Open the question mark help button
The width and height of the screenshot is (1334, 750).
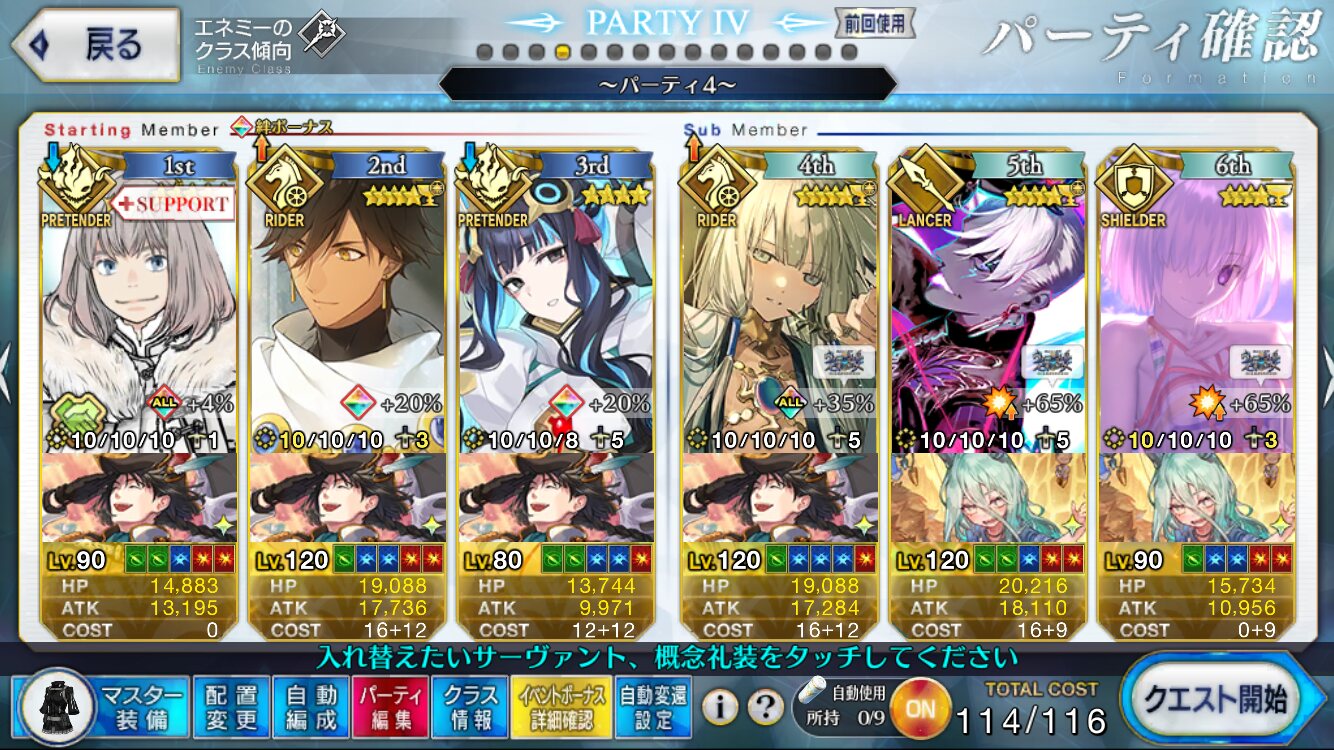pyautogui.click(x=765, y=707)
